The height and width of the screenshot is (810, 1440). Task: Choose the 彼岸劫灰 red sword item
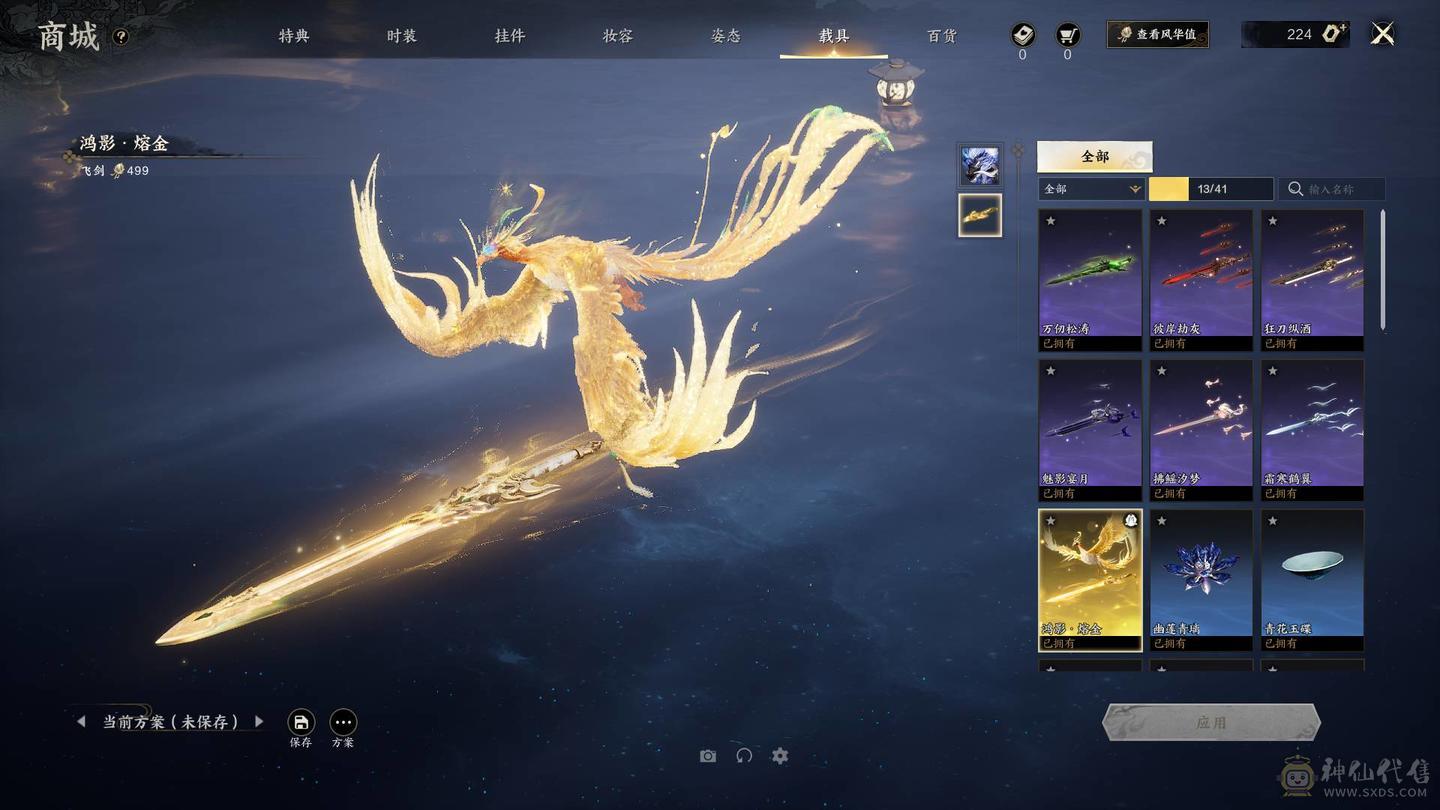1201,279
